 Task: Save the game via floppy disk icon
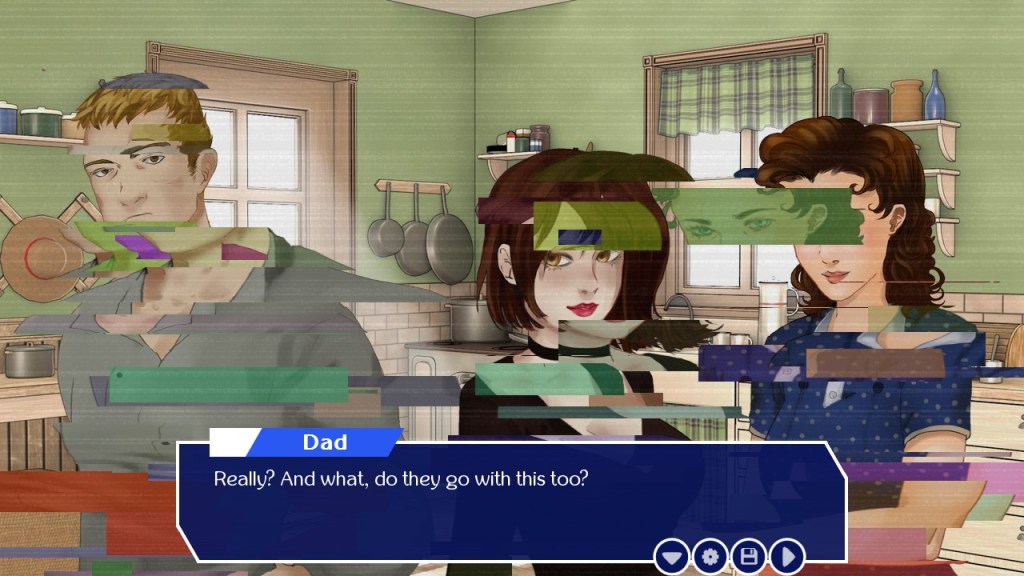pyautogui.click(x=748, y=556)
